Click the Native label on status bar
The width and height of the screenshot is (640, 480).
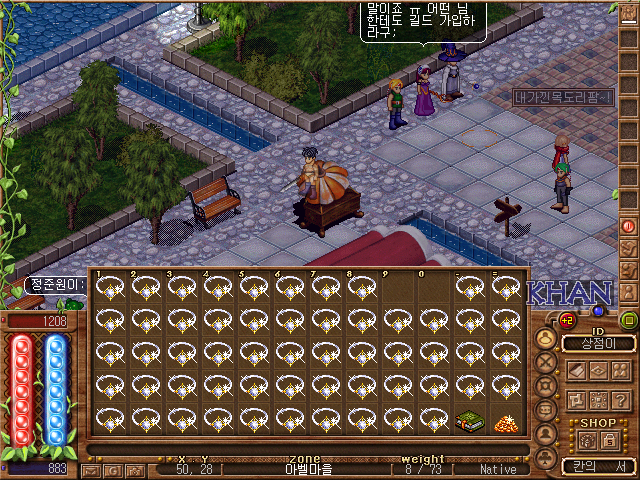pos(498,469)
